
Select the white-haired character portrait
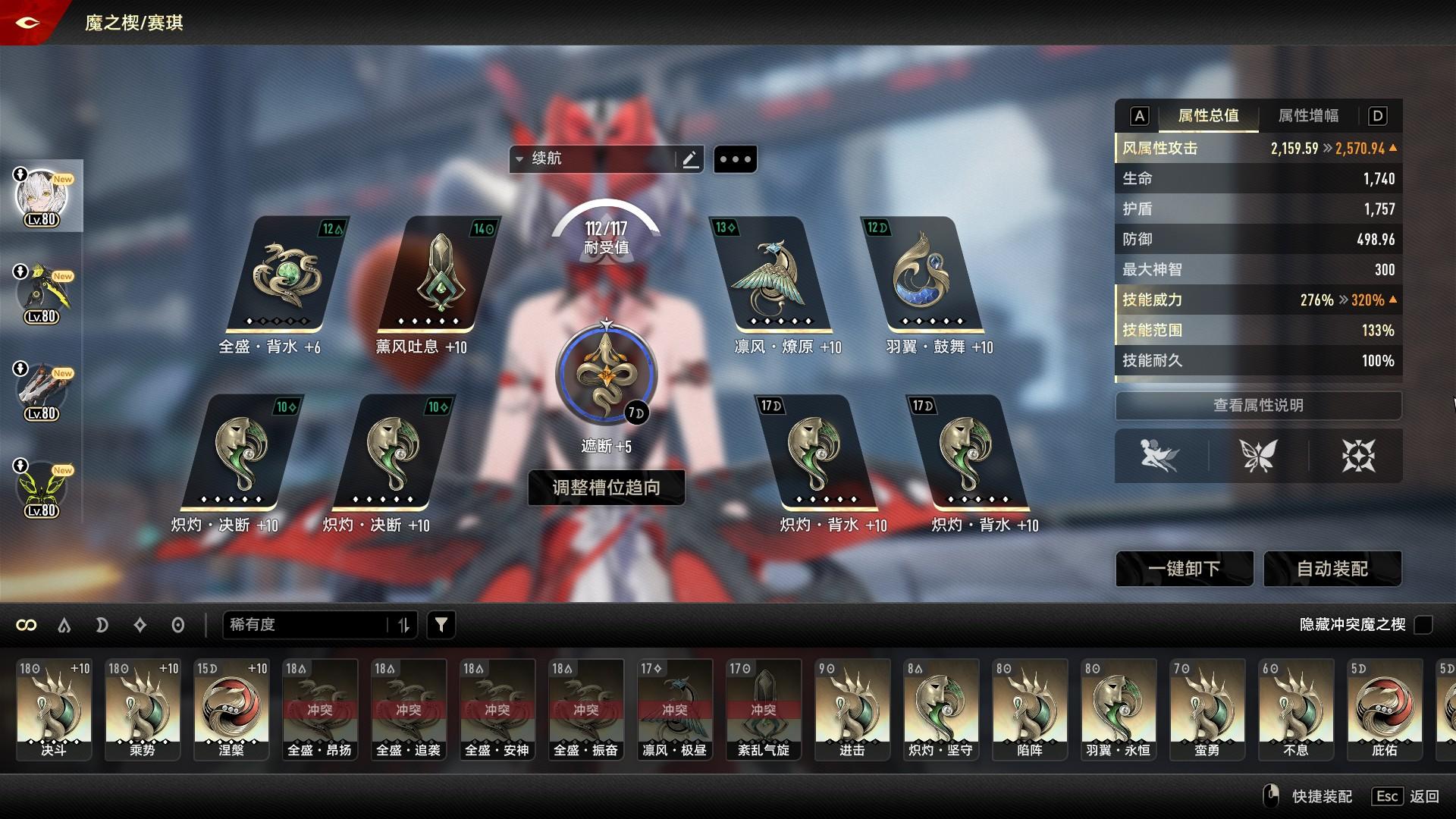(42, 196)
